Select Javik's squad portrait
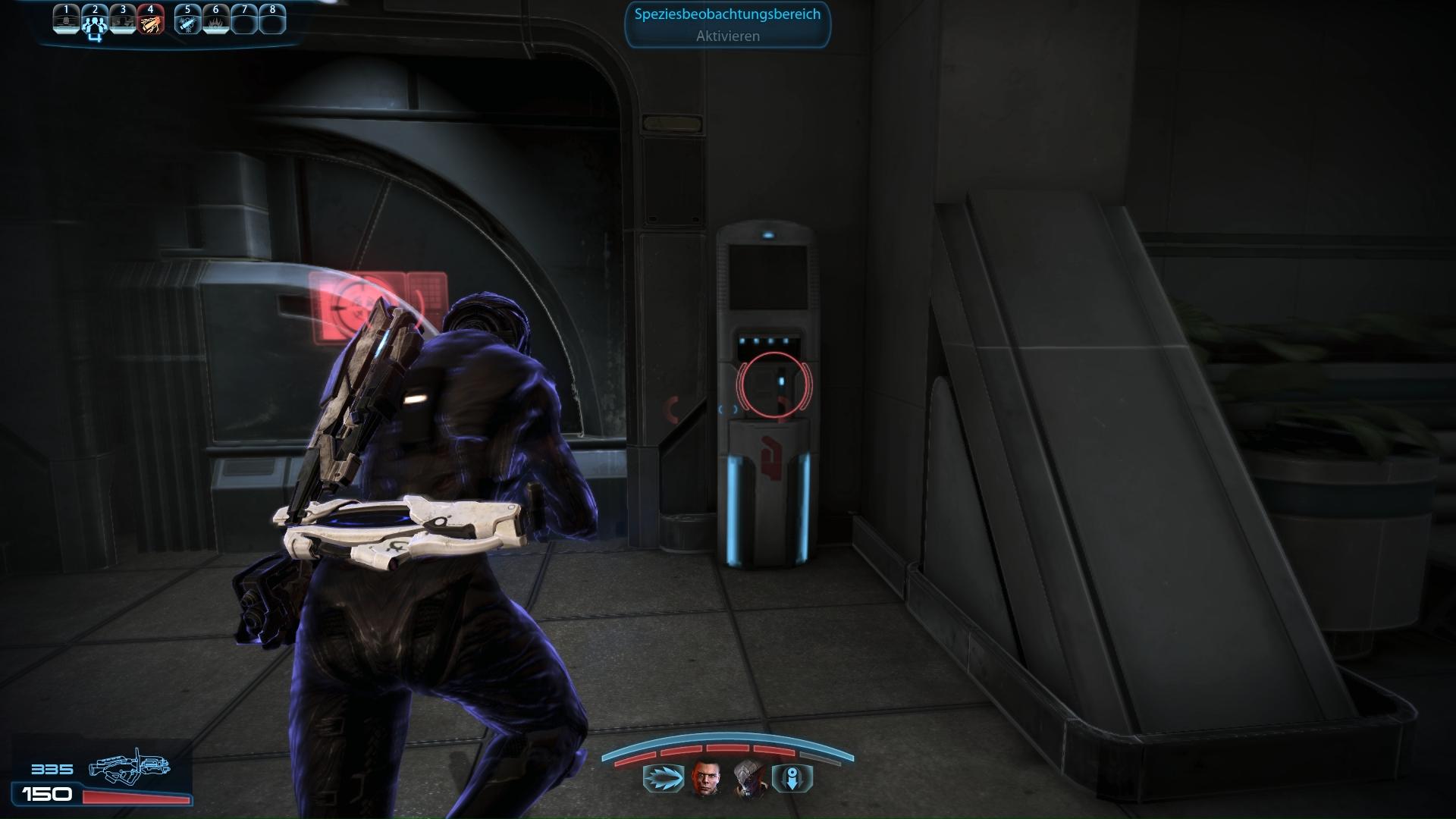This screenshot has width=1456, height=819. (750, 779)
